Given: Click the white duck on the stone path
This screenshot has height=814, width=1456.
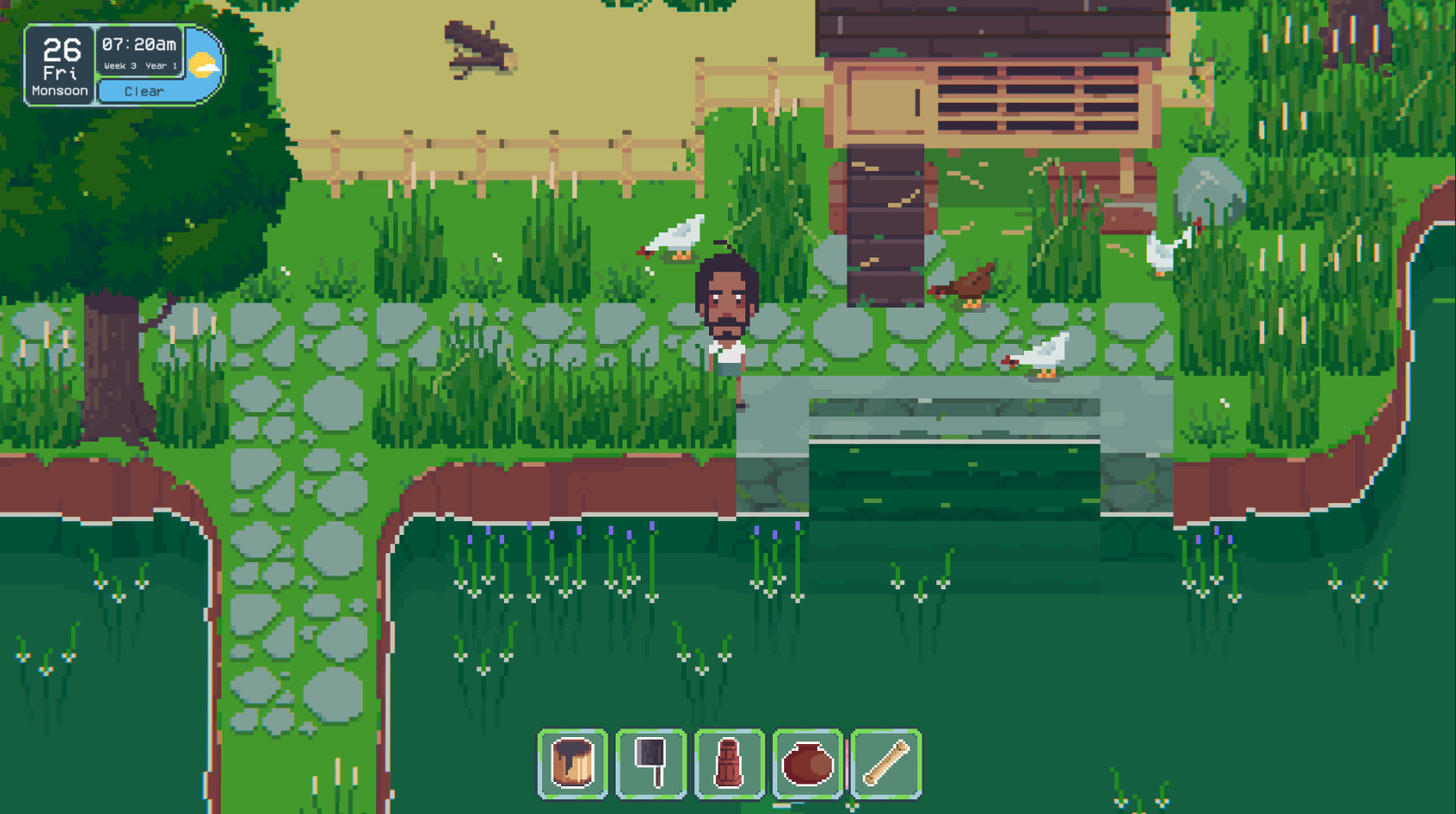Looking at the screenshot, I should coord(1042,354).
